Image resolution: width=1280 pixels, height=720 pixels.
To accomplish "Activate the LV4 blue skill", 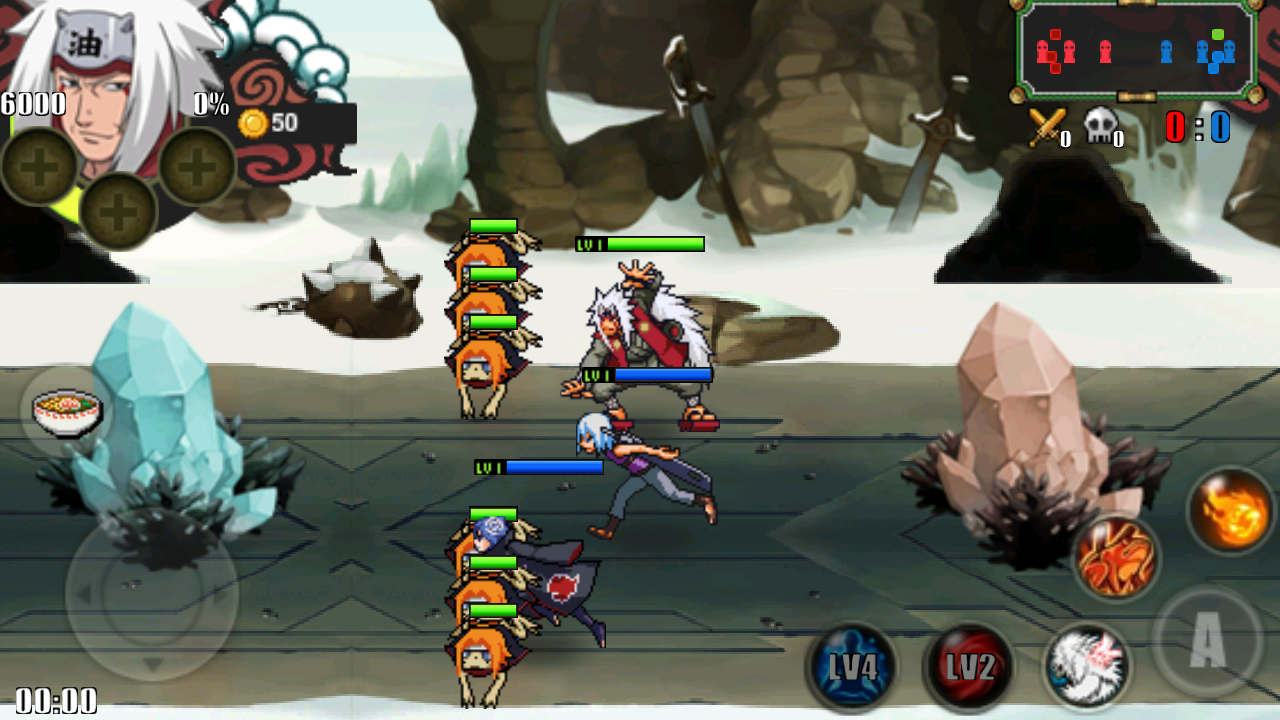I will pyautogui.click(x=852, y=666).
